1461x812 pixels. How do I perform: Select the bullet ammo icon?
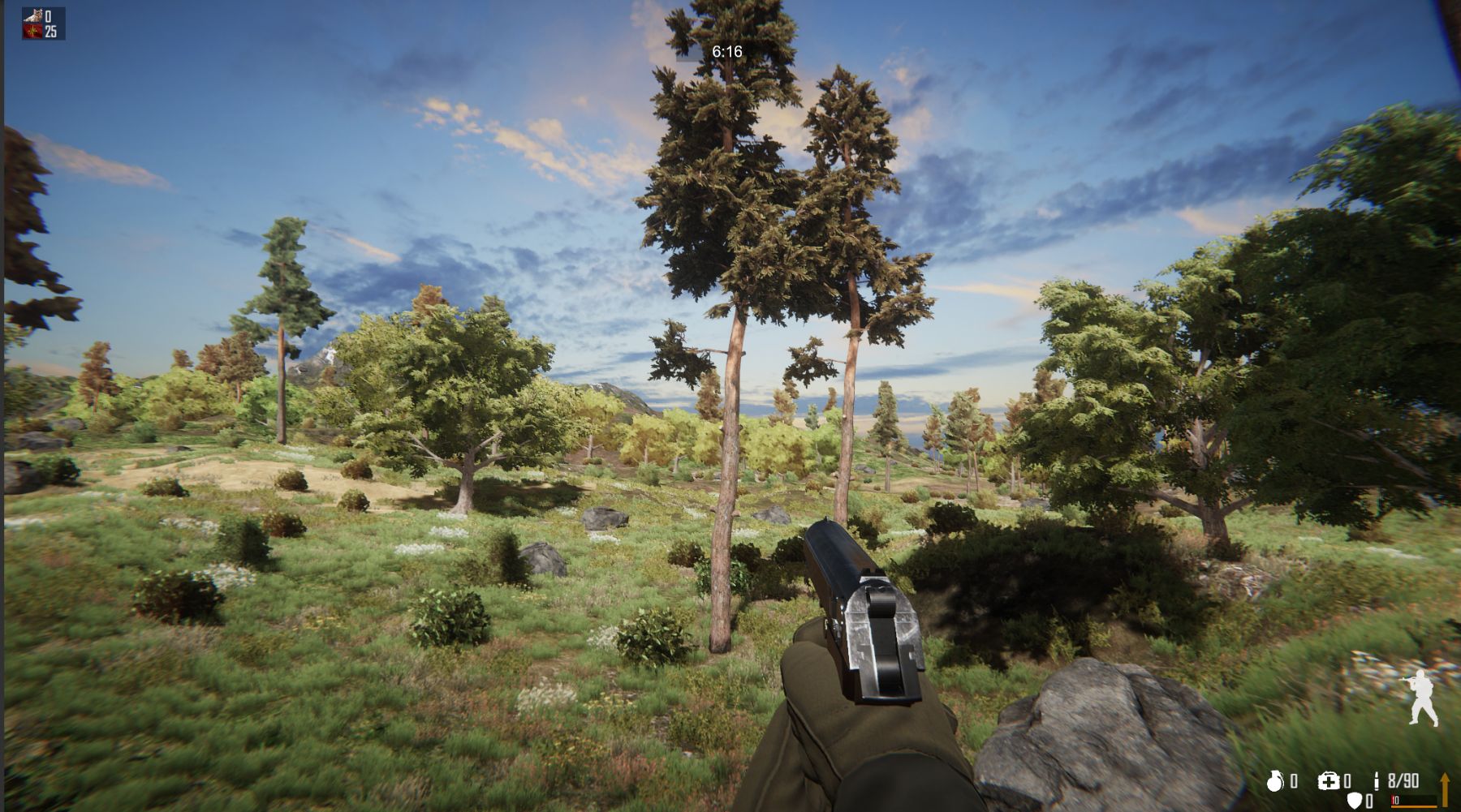(x=1377, y=781)
